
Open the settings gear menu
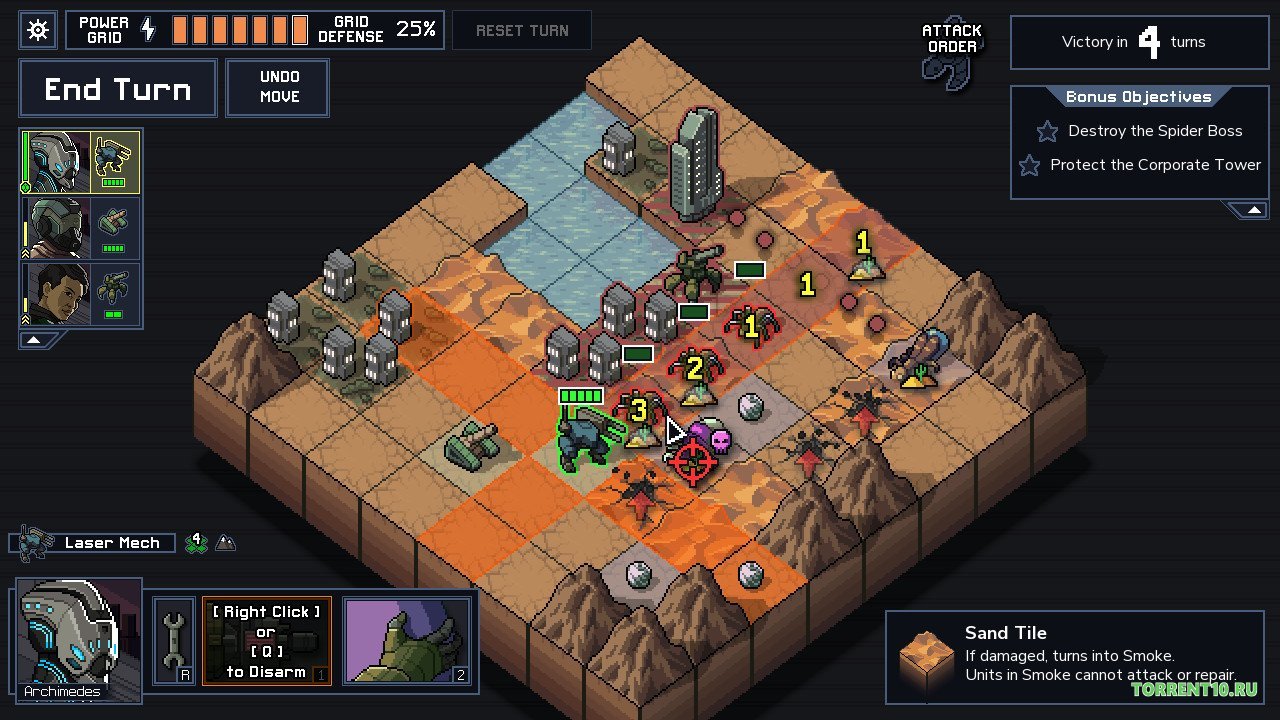click(38, 29)
